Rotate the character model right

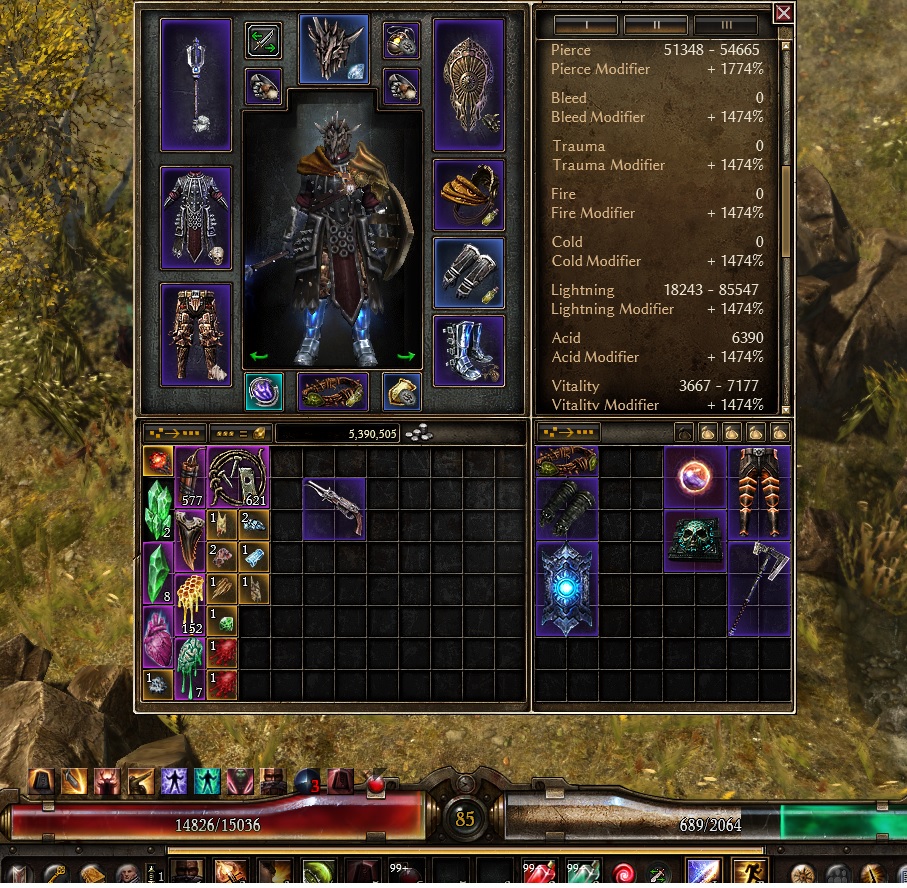click(406, 355)
